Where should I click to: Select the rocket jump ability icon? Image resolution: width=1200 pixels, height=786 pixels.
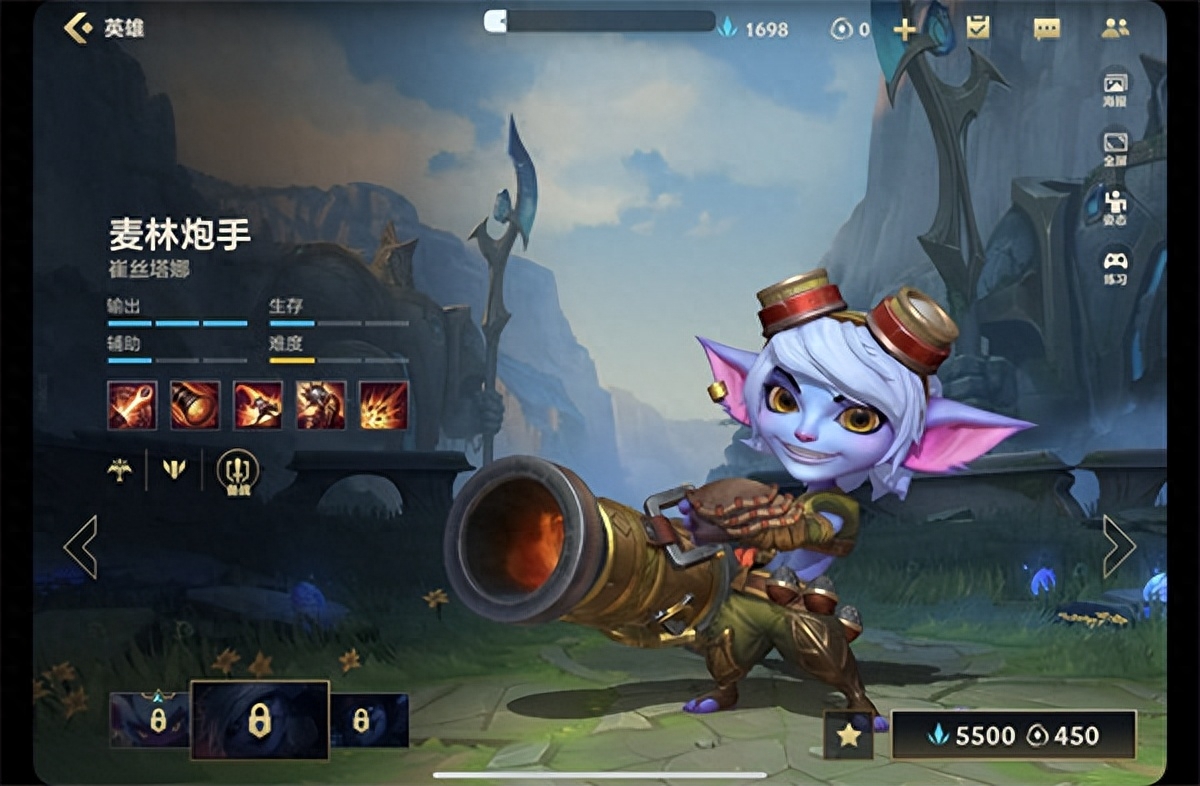pos(258,405)
